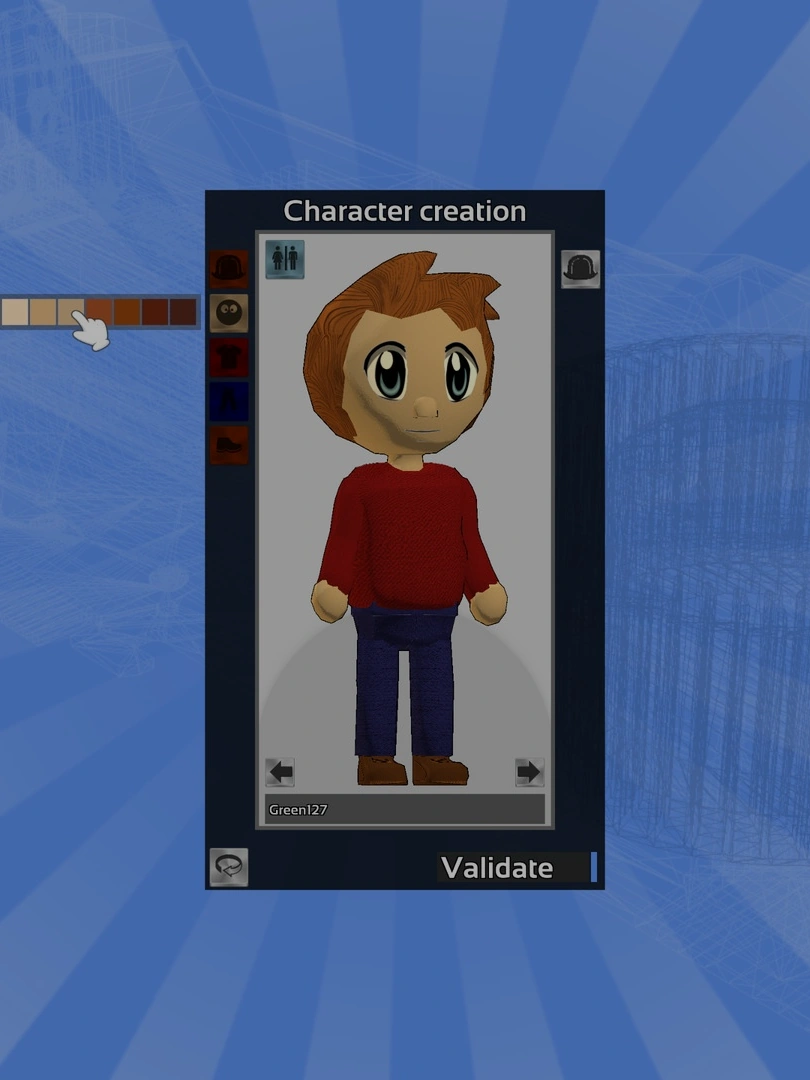Rotate character with the left arrow
Viewport: 810px width, 1080px height.
280,772
